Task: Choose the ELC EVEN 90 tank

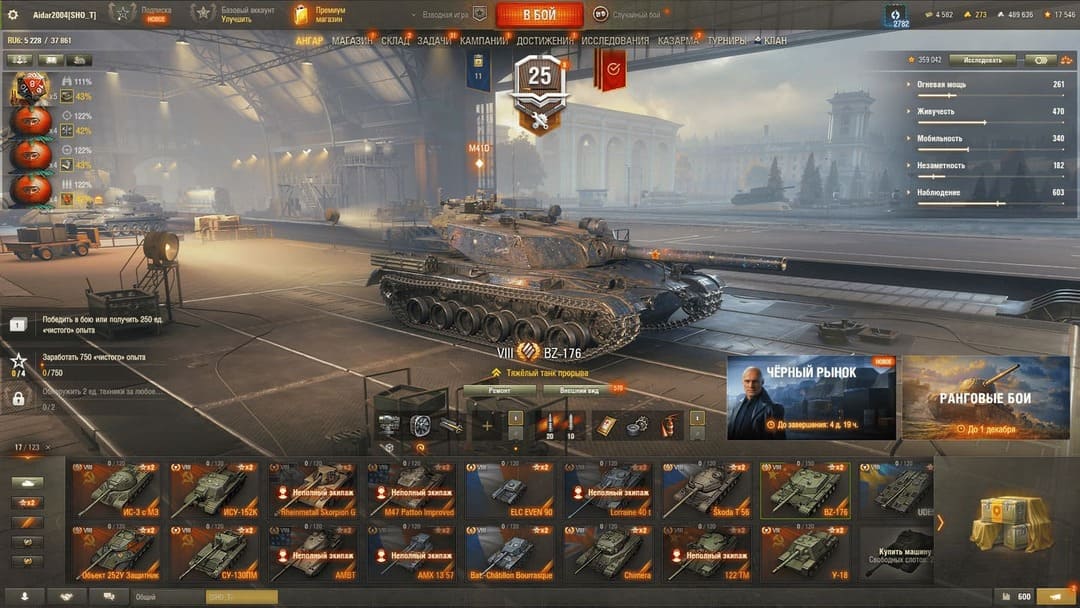Action: [x=509, y=490]
